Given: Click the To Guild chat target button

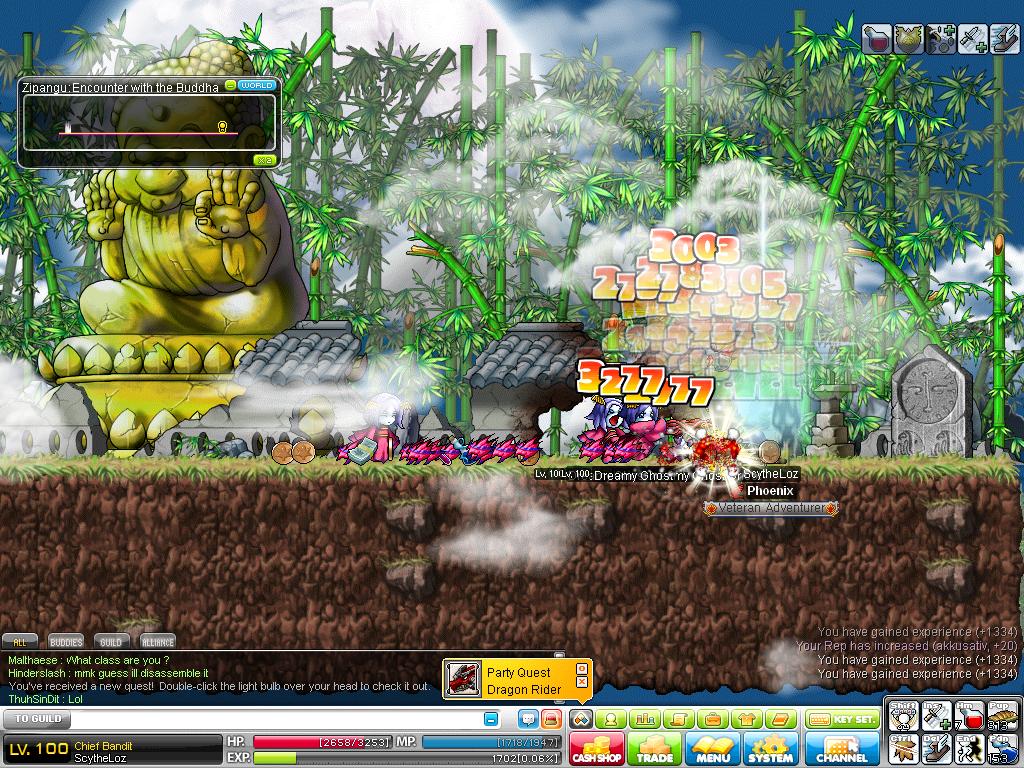Looking at the screenshot, I should pyautogui.click(x=35, y=719).
